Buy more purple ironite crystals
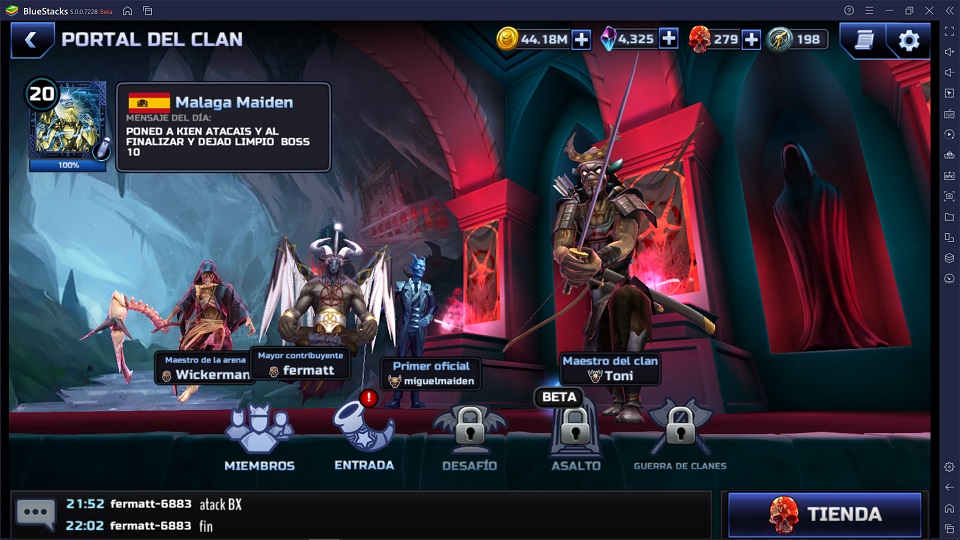This screenshot has height=540, width=960. (668, 40)
